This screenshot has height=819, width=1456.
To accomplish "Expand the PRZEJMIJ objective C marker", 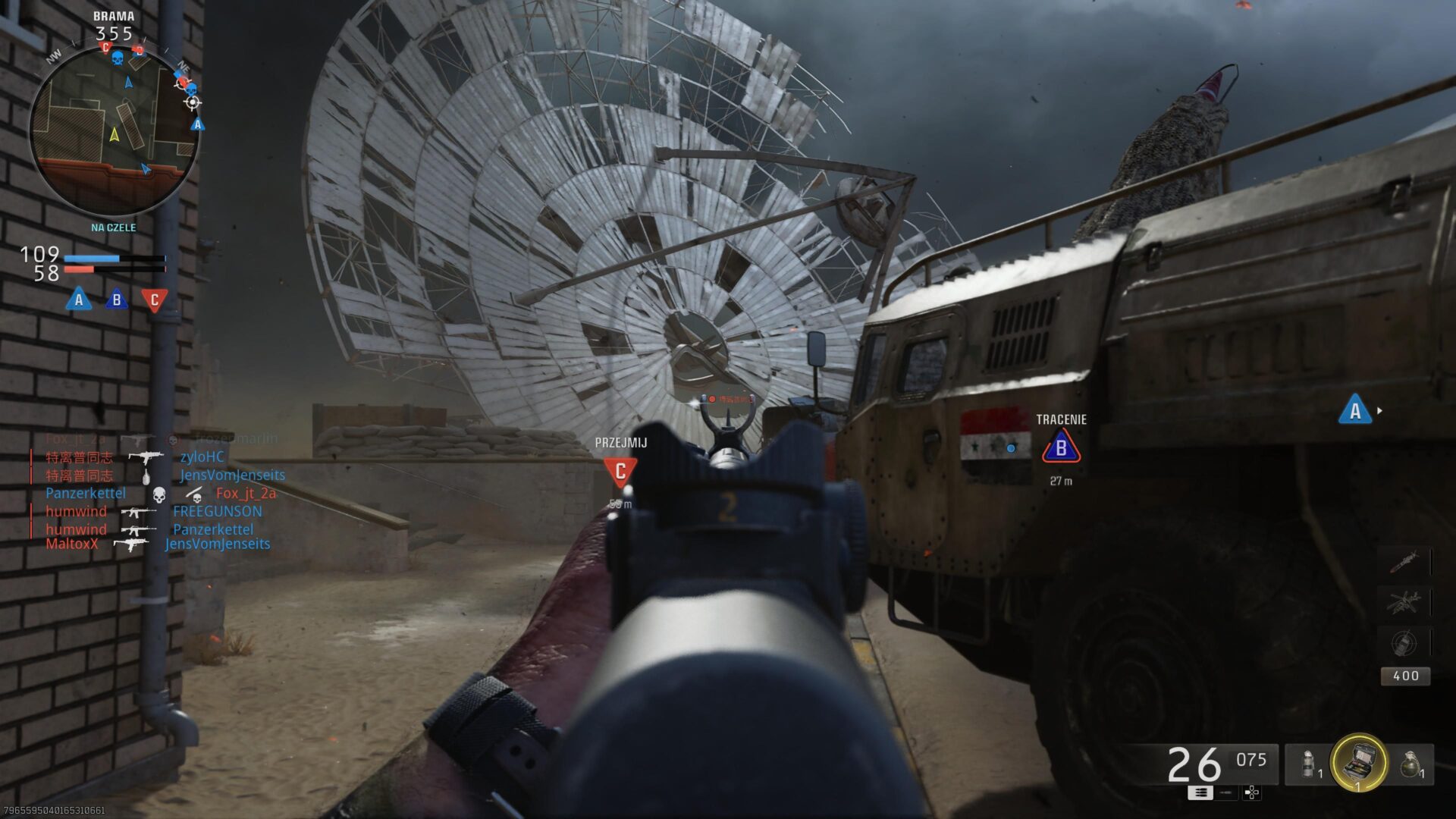I will coord(620,471).
